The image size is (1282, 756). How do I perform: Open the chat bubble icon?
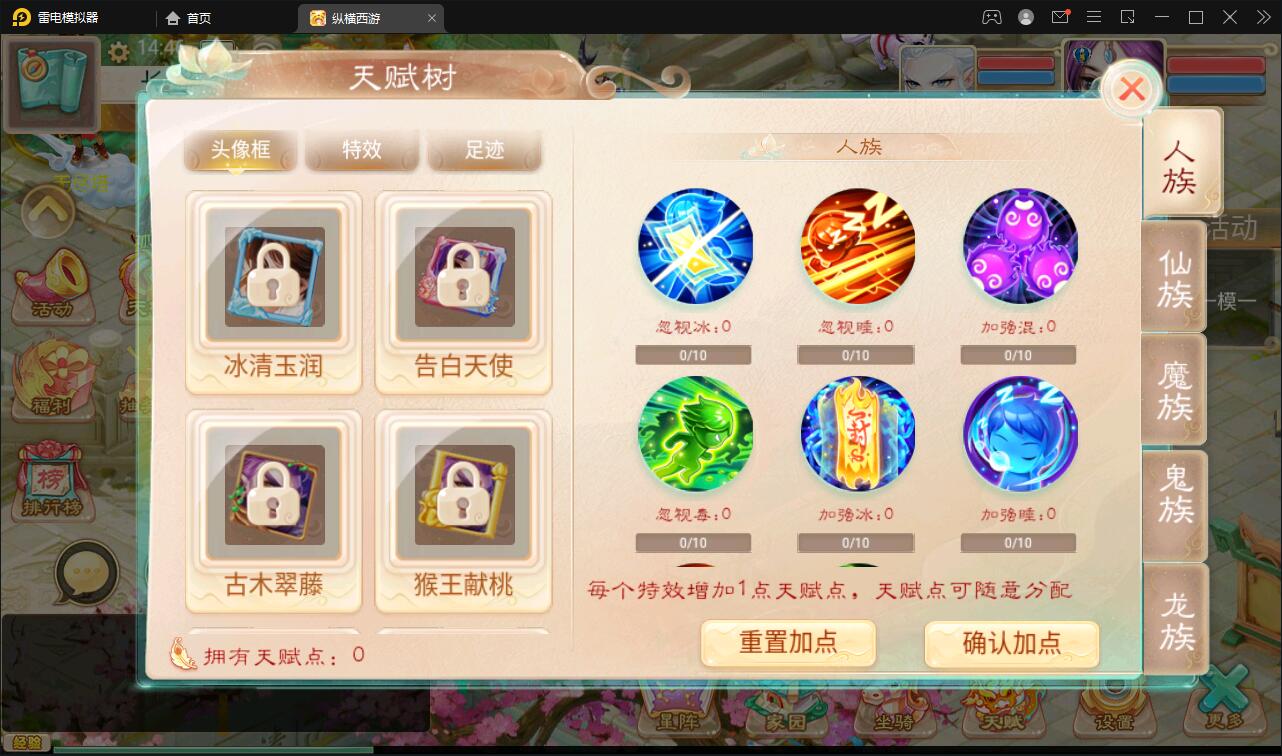coord(87,572)
